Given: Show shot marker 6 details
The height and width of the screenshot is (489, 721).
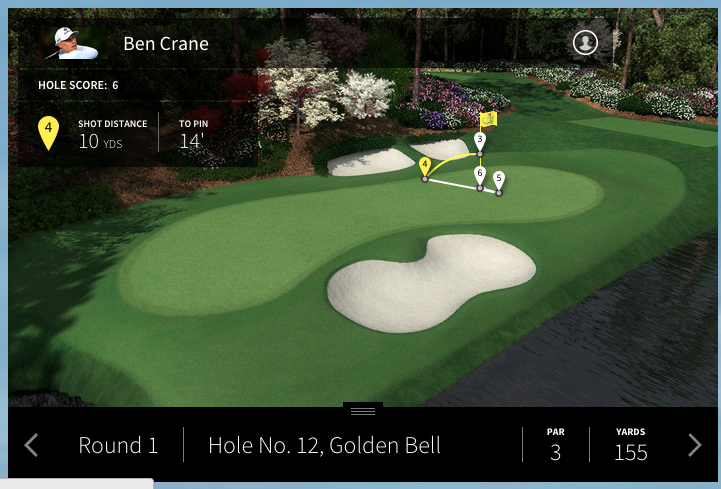Looking at the screenshot, I should pos(480,174).
